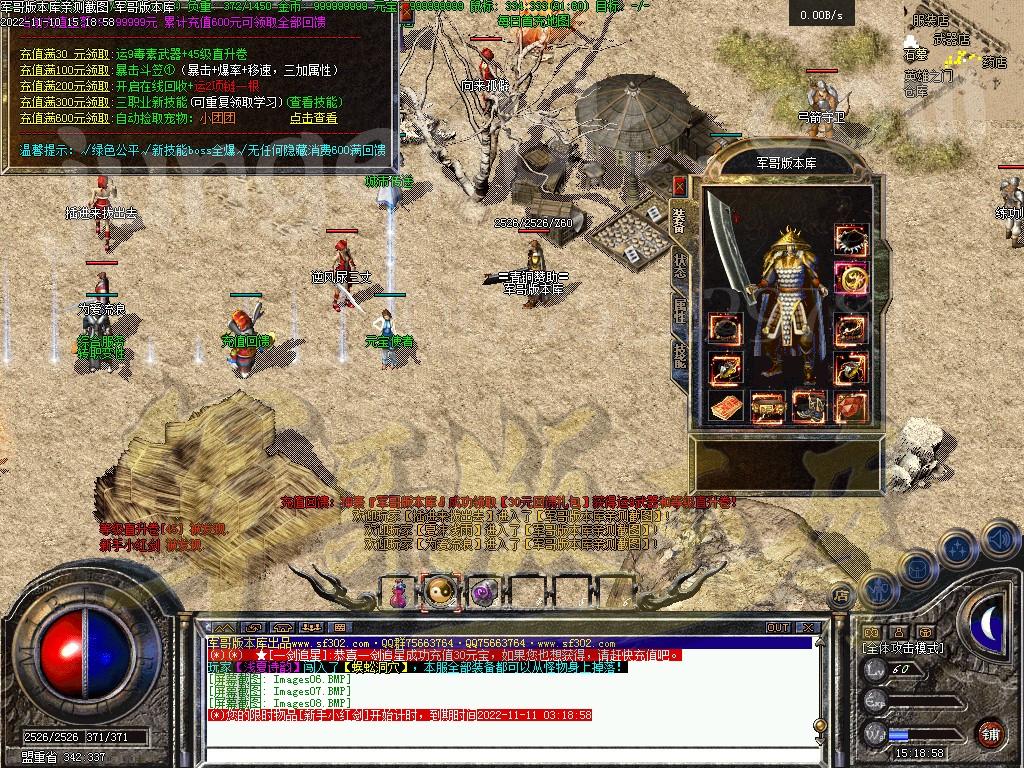Image resolution: width=1024 pixels, height=768 pixels.
Task: Click the equipped belt slot
Action: (767, 406)
